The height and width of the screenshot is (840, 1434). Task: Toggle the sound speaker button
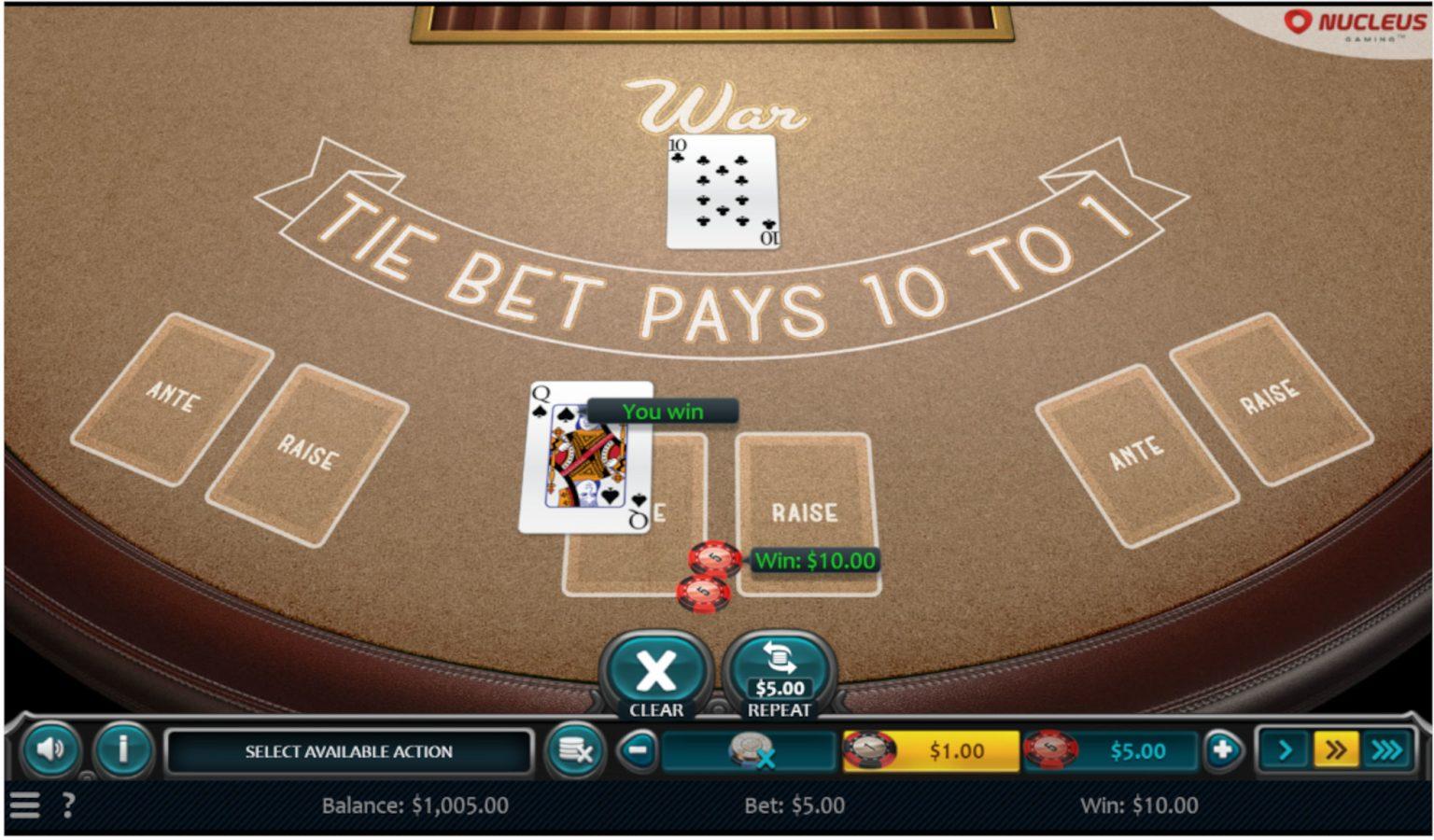[50, 749]
